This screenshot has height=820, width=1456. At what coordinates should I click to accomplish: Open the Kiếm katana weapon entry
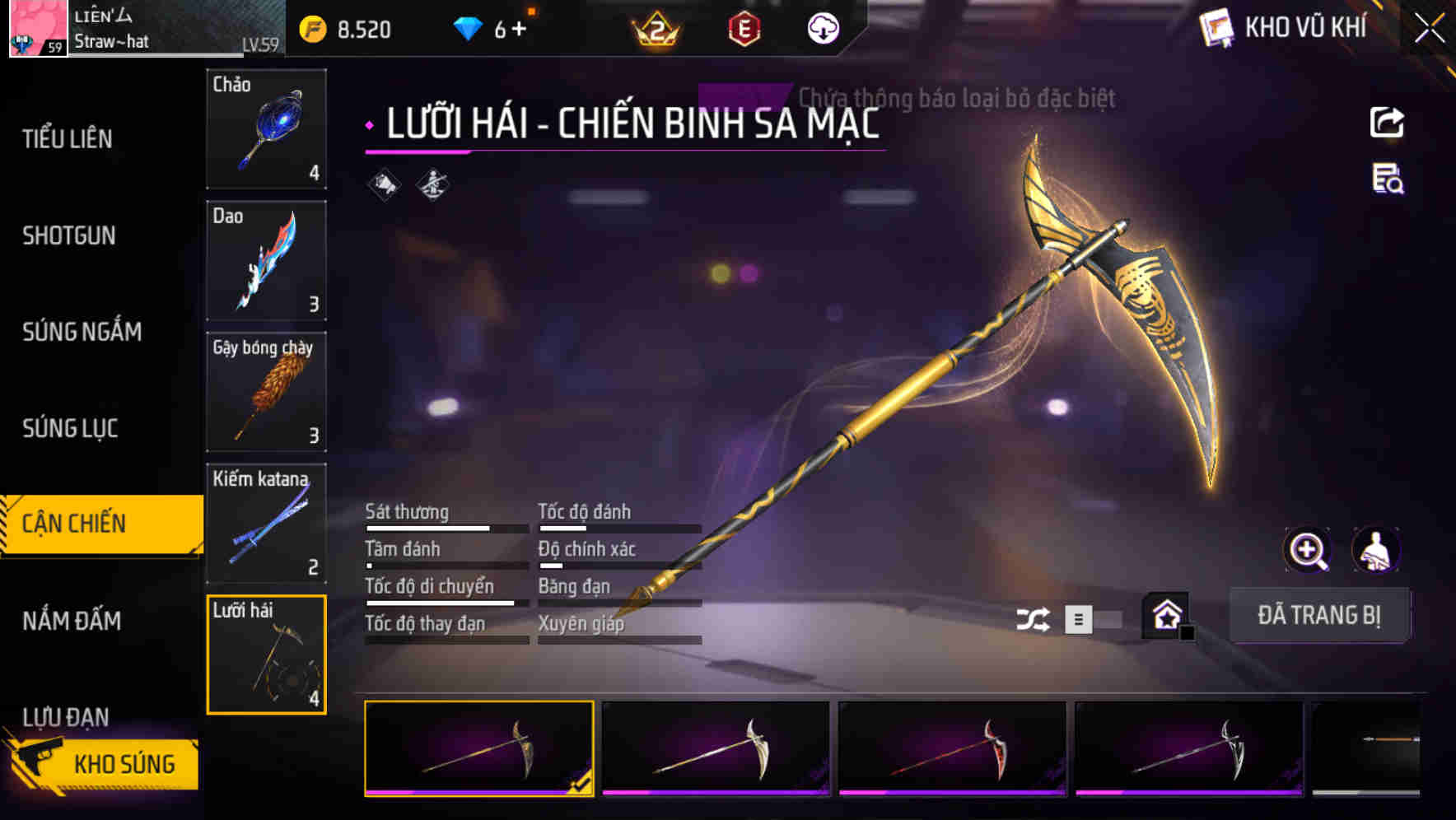pos(265,524)
